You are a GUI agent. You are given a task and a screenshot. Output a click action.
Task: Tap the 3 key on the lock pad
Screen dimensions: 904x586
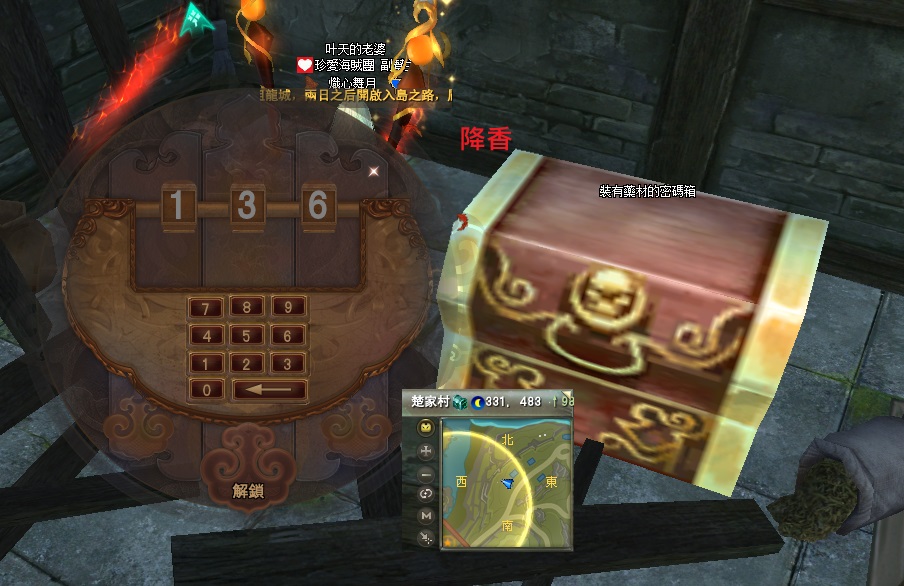(x=288, y=364)
